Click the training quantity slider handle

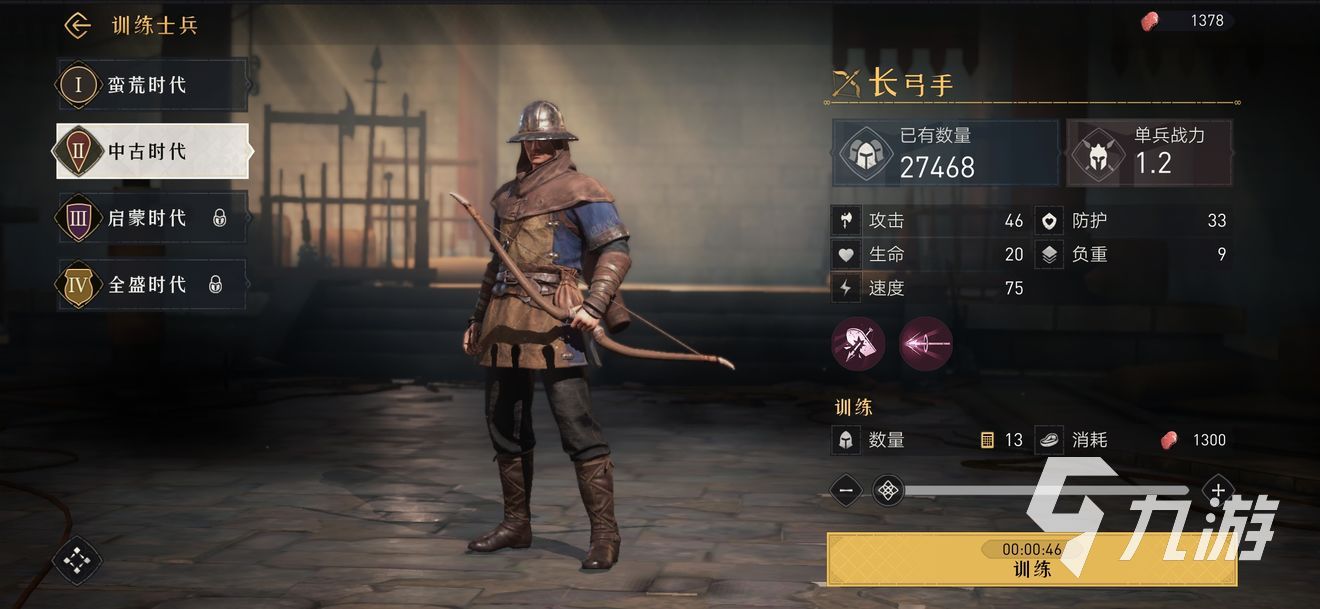point(888,490)
